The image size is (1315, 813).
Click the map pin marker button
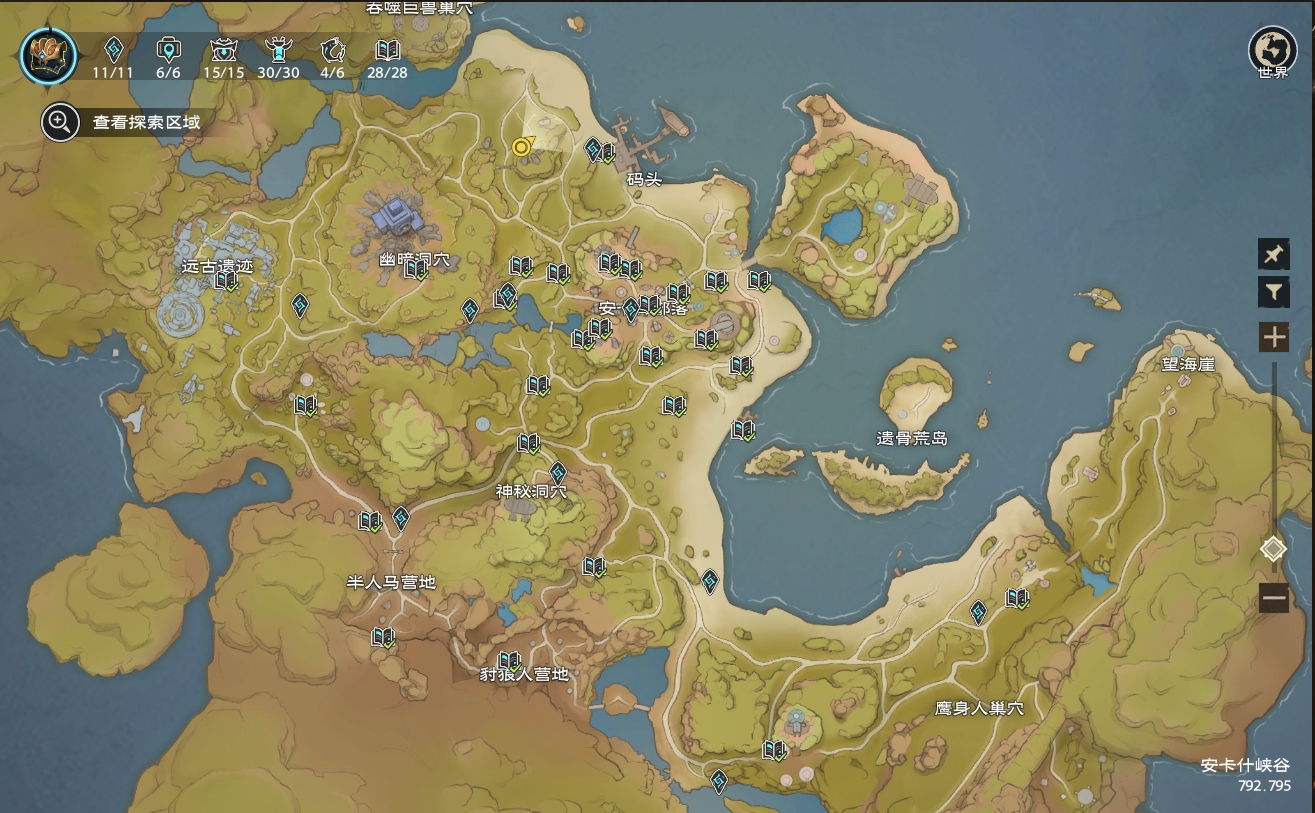(x=1273, y=254)
